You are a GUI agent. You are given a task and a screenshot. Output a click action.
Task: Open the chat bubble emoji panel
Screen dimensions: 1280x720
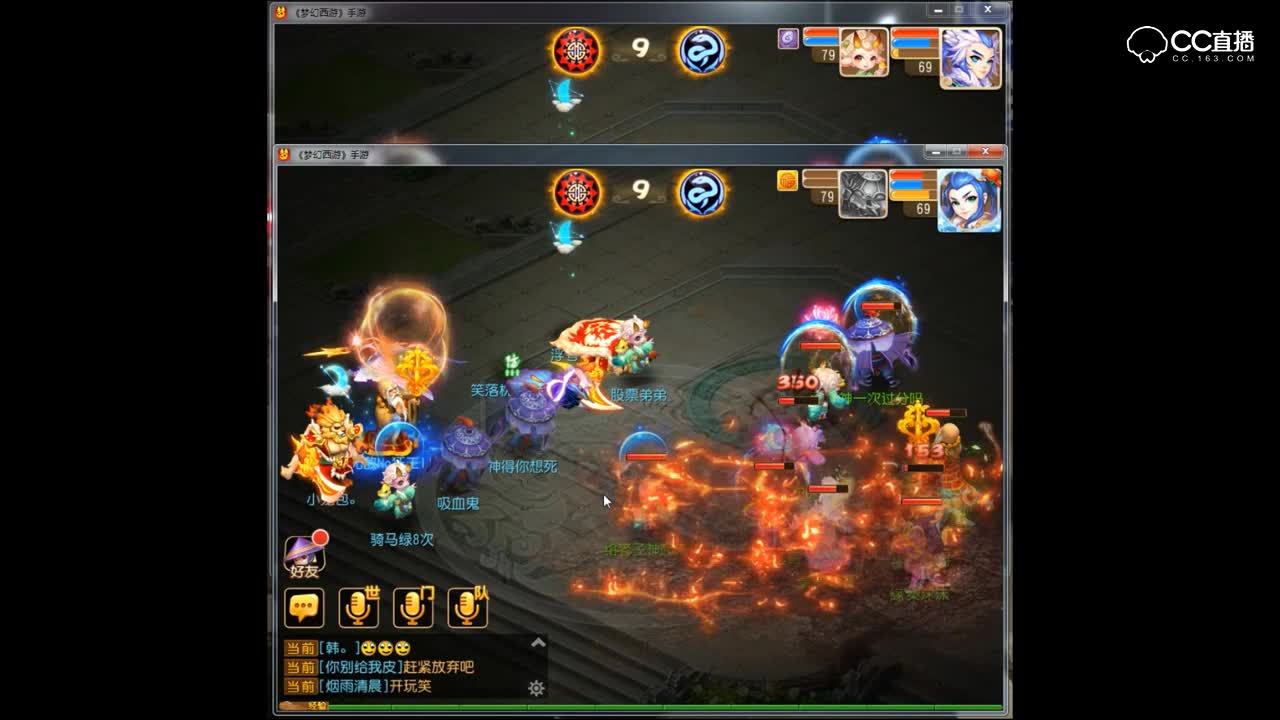point(303,607)
